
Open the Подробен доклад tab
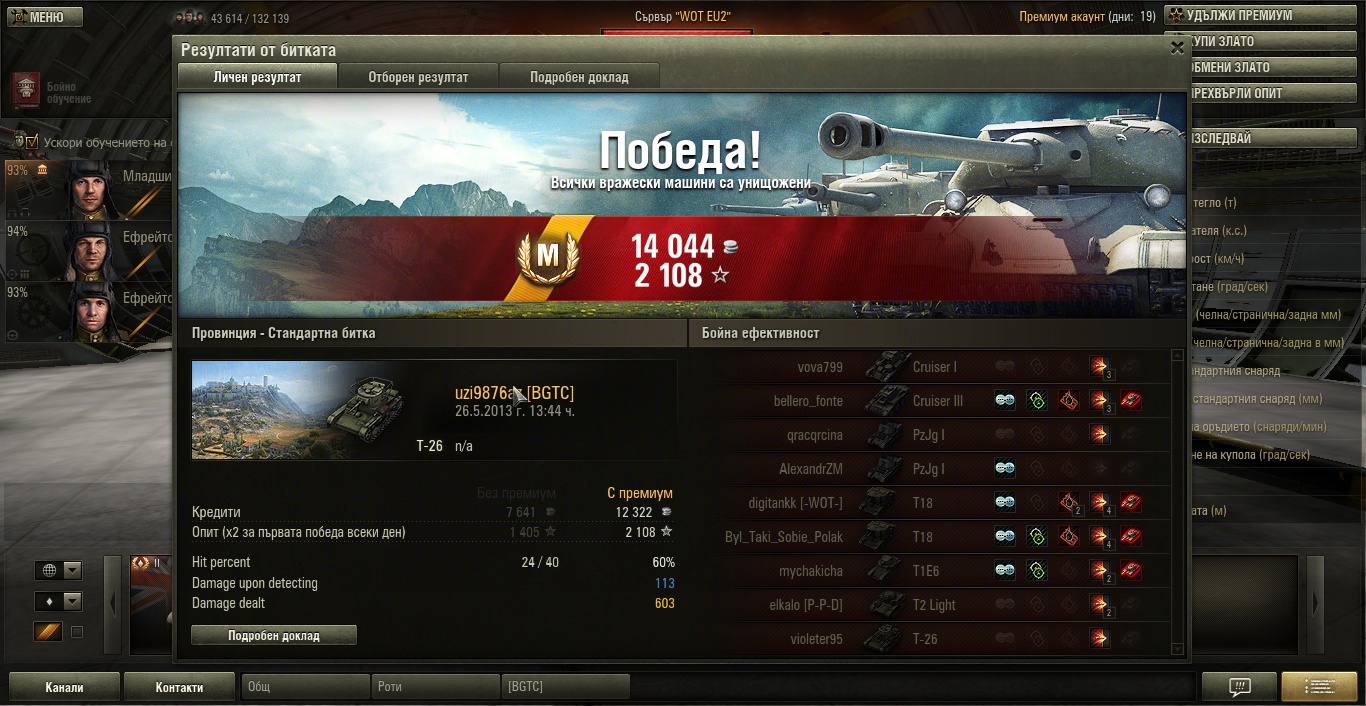[x=579, y=77]
